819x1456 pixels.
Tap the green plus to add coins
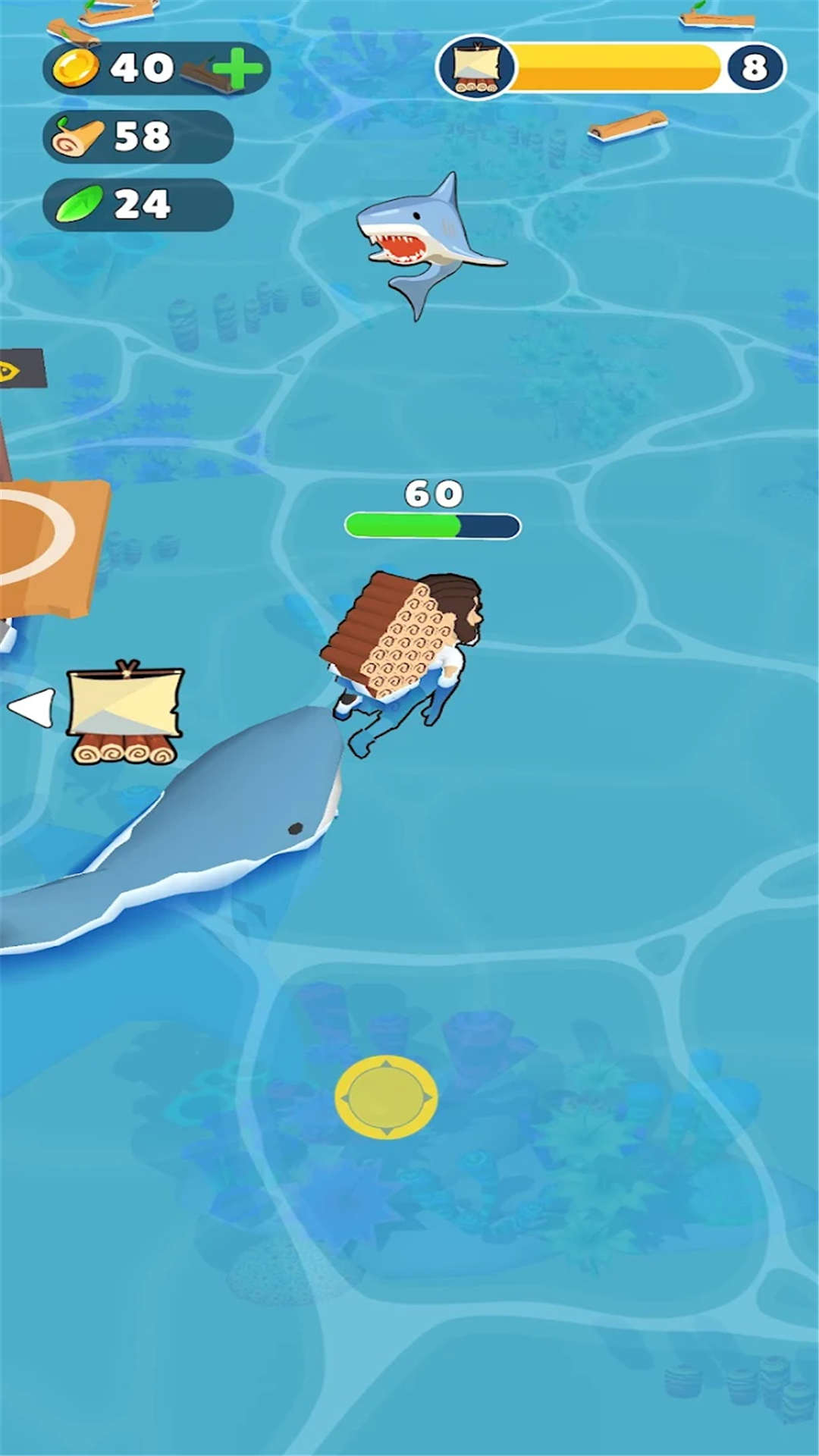pos(237,68)
